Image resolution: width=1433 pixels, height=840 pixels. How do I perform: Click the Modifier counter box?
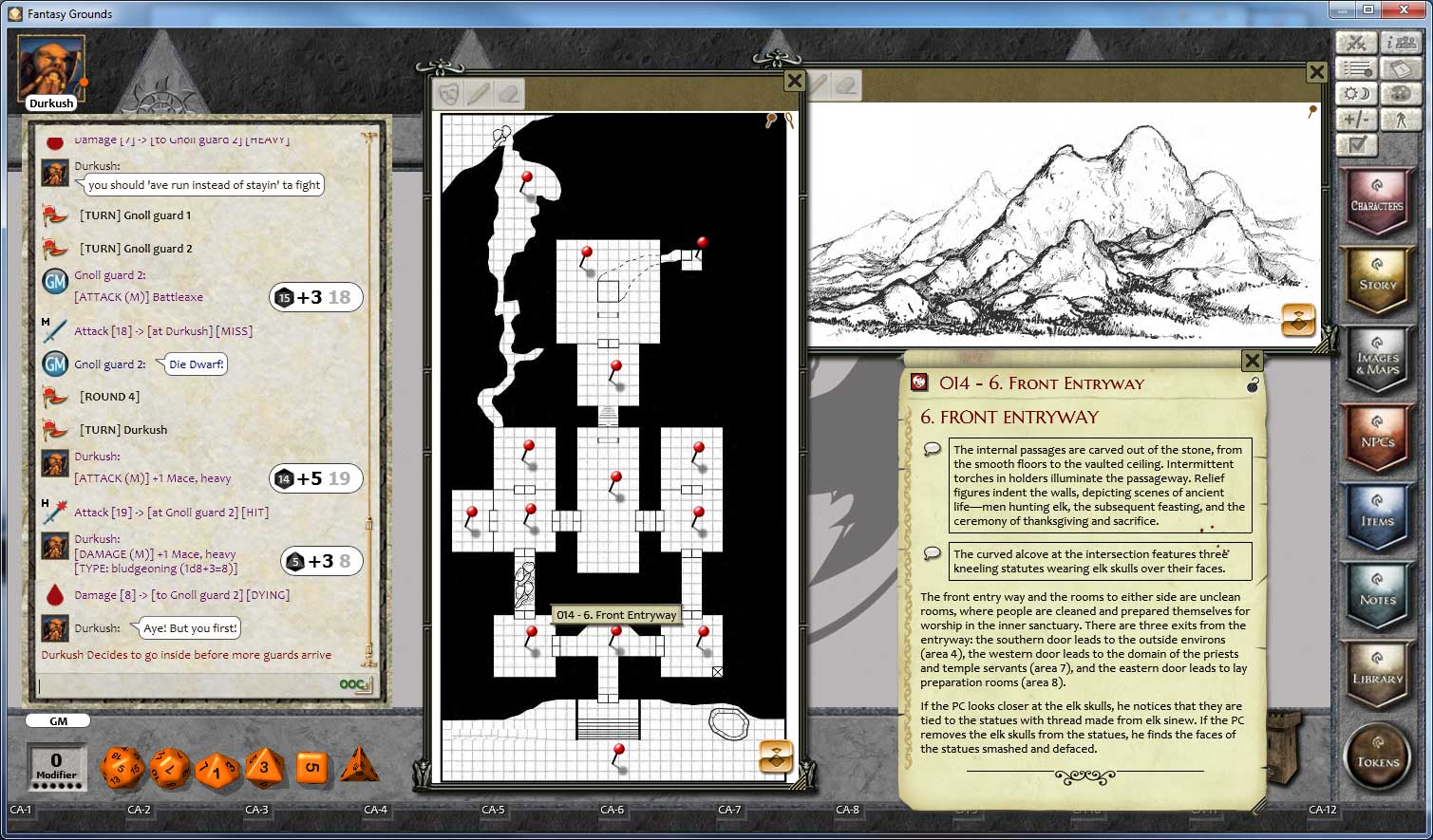coord(55,767)
